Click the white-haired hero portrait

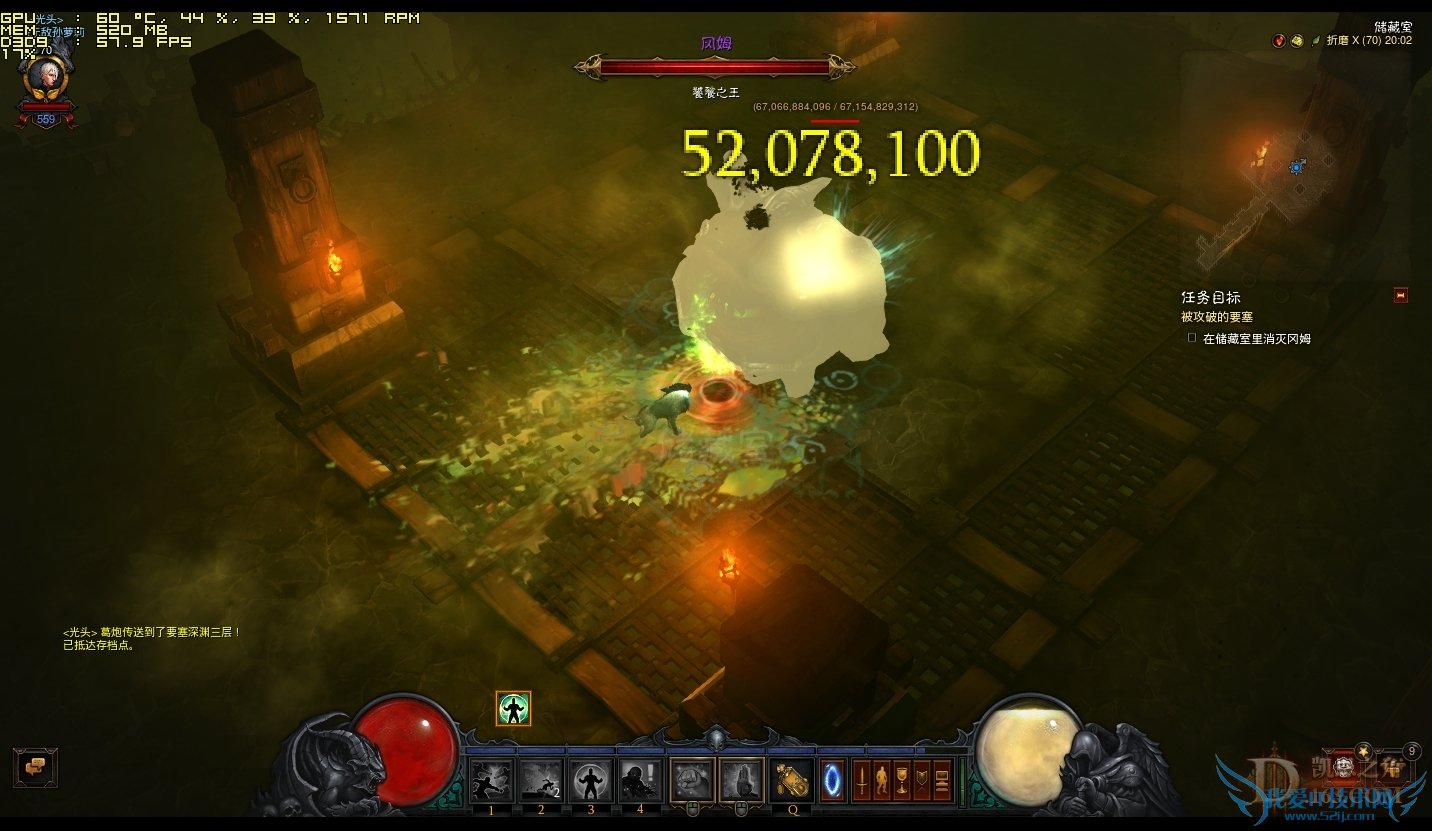pyautogui.click(x=45, y=77)
